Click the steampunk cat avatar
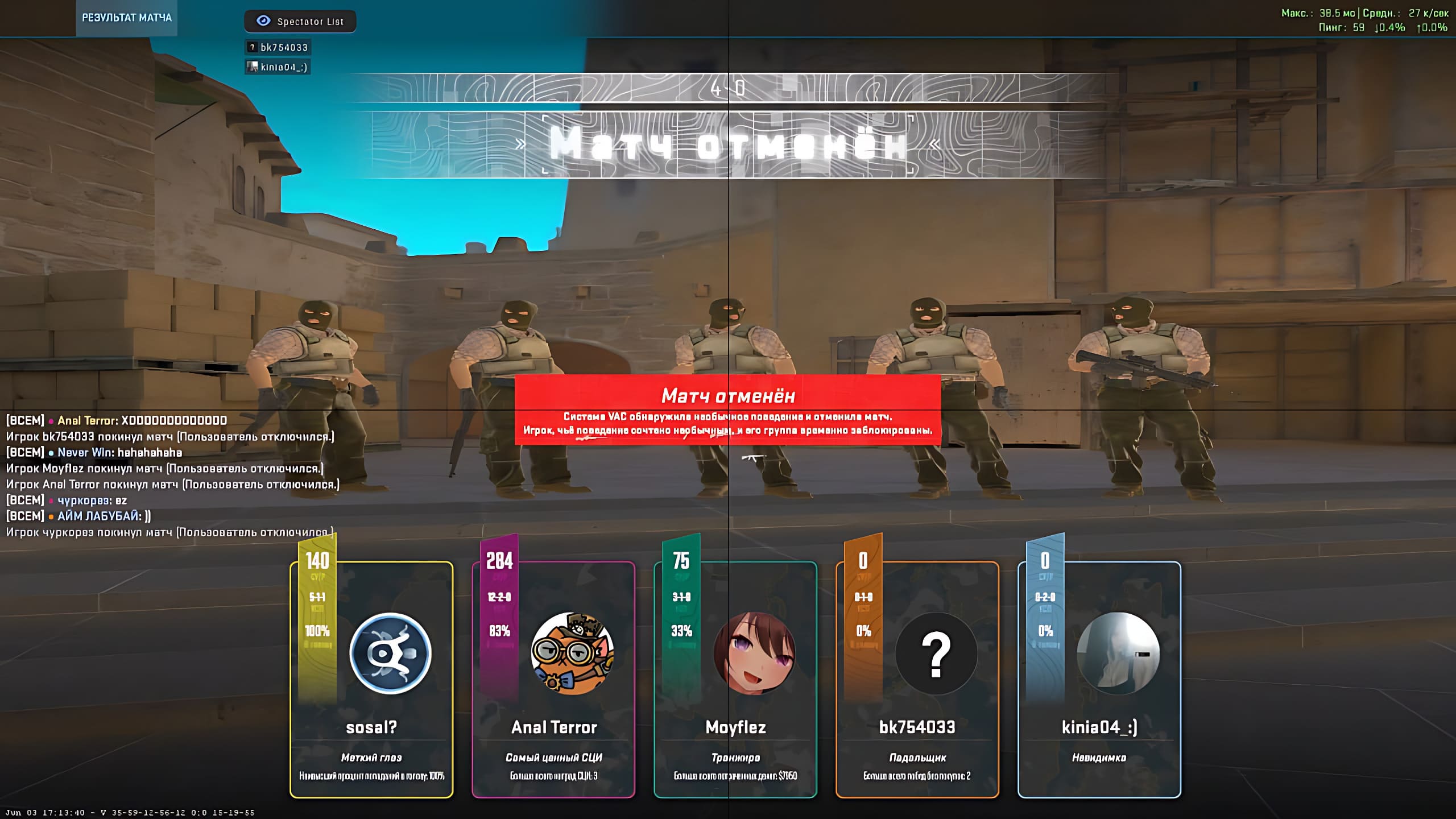Image resolution: width=1456 pixels, height=819 pixels. point(572,653)
